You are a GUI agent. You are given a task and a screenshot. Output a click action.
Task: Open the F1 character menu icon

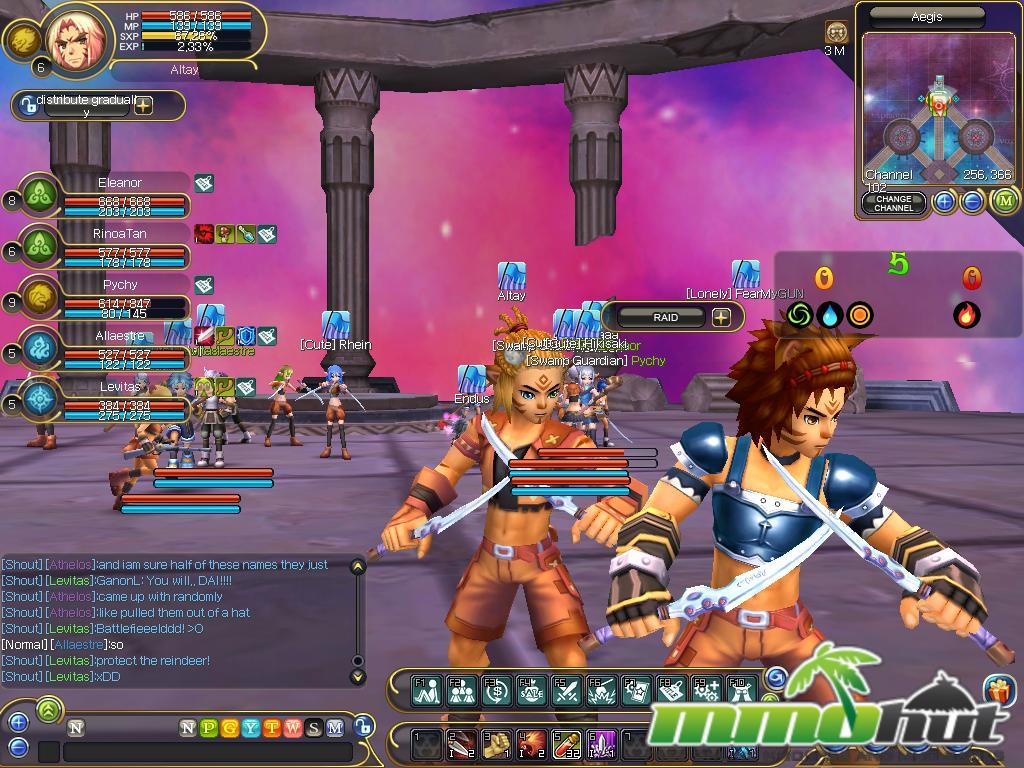point(427,690)
